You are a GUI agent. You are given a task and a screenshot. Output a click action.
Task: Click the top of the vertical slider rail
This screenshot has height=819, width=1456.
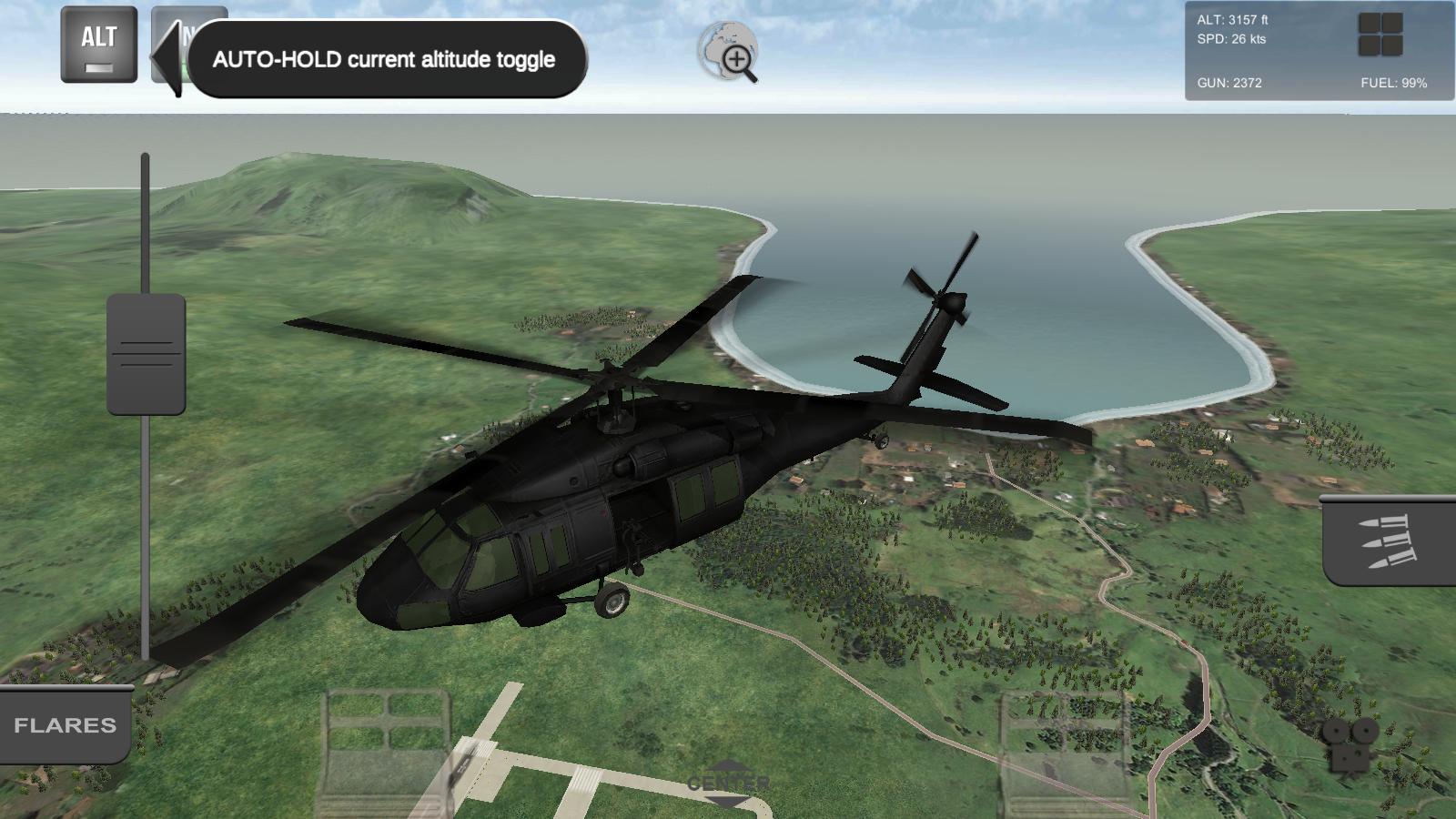pos(145,159)
